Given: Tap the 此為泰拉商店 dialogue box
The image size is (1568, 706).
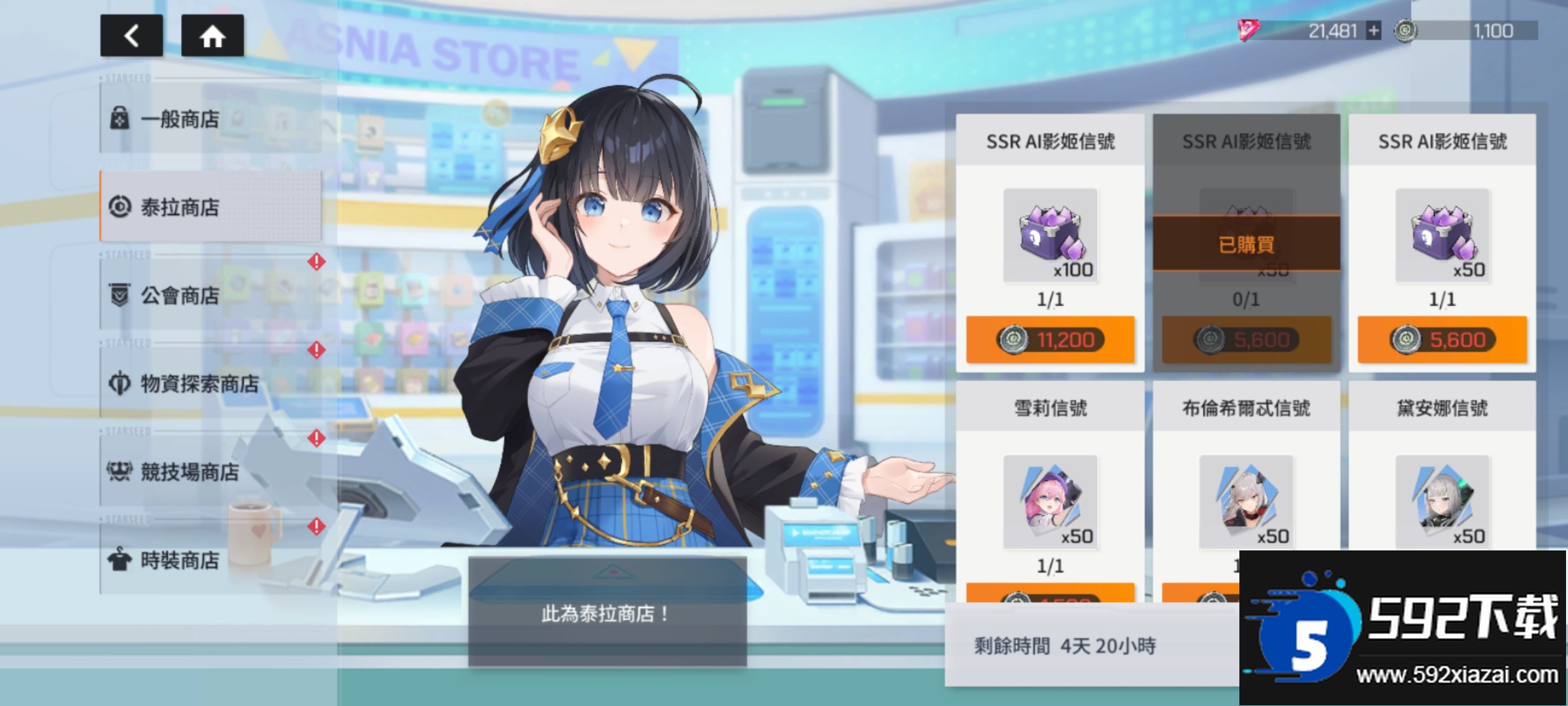Looking at the screenshot, I should coord(607,613).
